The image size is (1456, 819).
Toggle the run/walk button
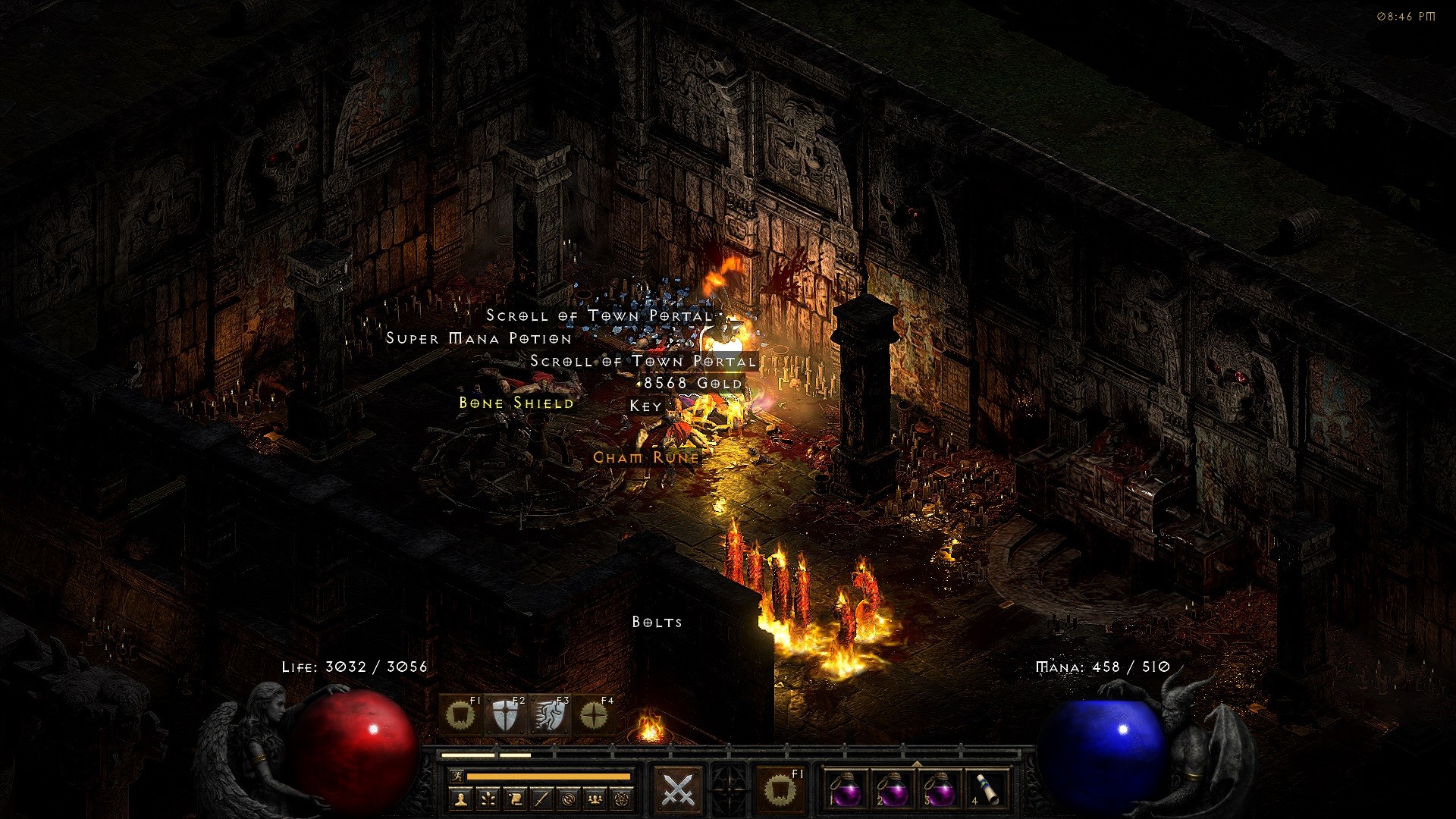coord(456,777)
